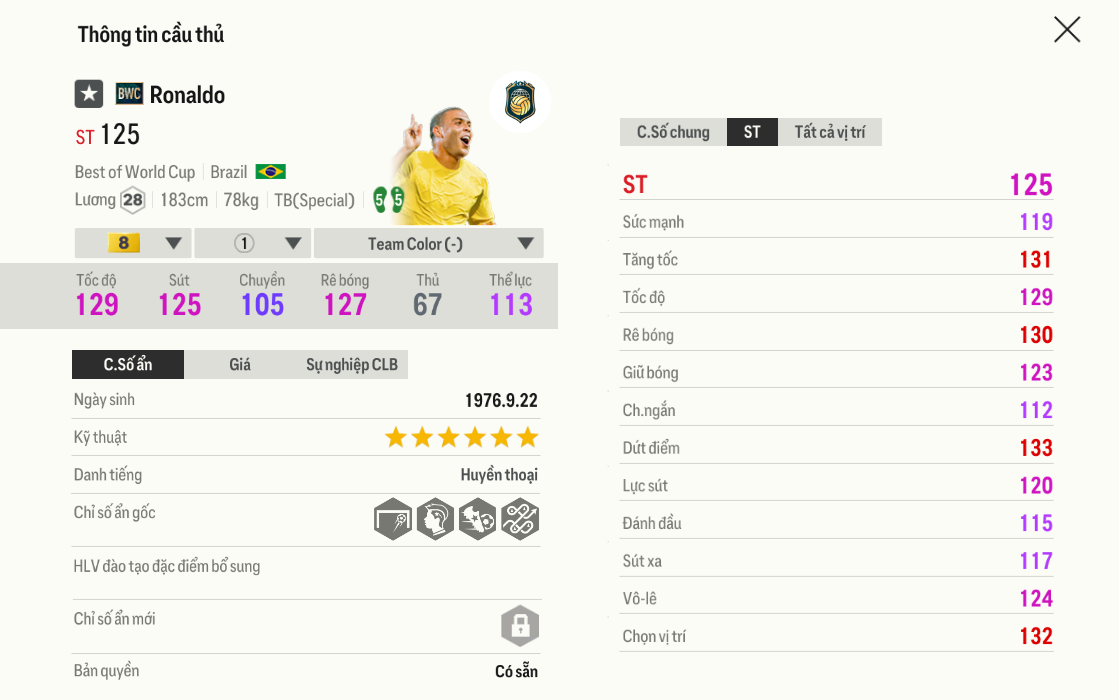The width and height of the screenshot is (1119, 700).
Task: Close the player info window
Action: pos(1067,30)
